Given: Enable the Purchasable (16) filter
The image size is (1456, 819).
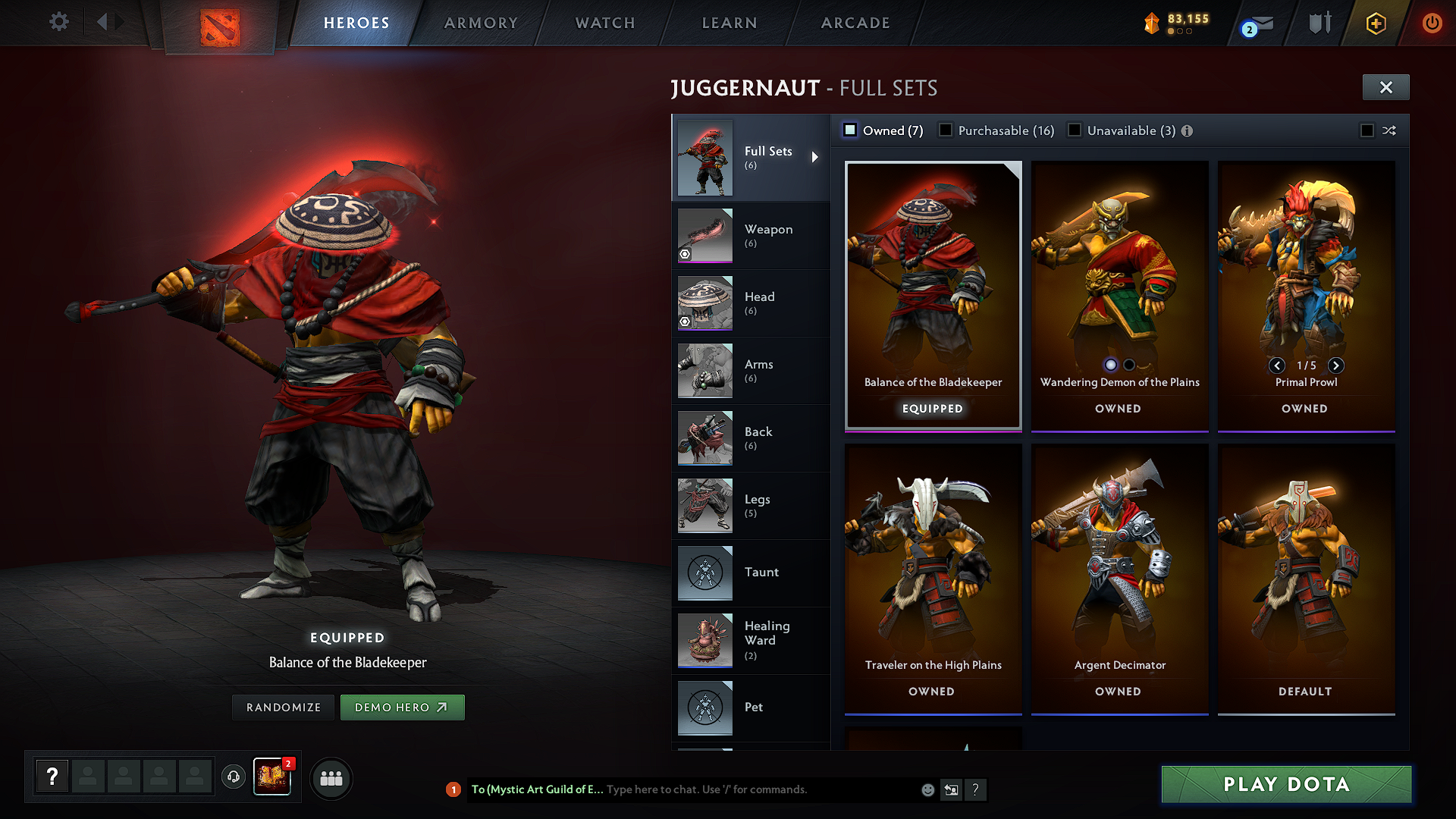Looking at the screenshot, I should 946,130.
